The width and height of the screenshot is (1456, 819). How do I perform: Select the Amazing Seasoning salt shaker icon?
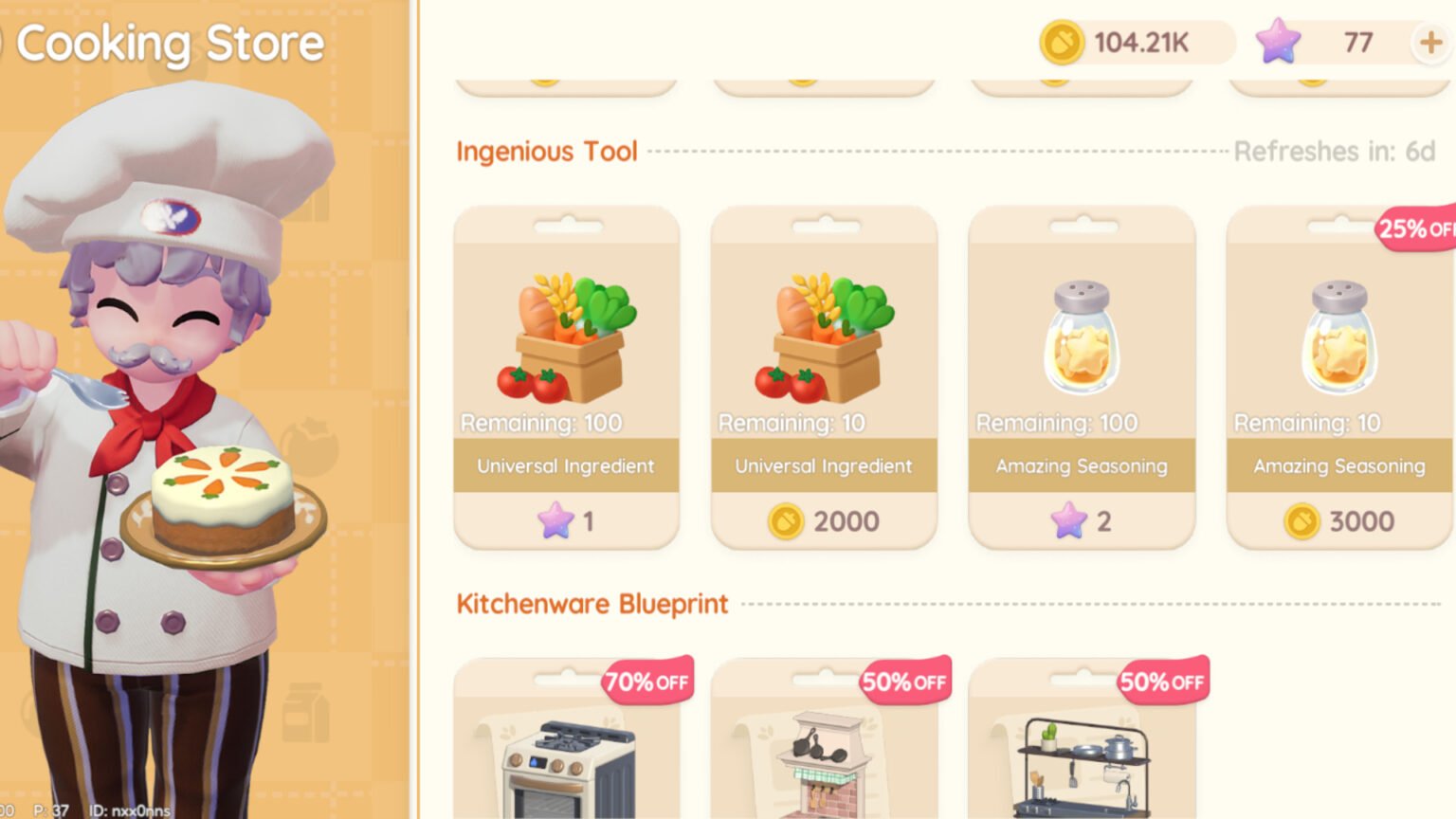pyautogui.click(x=1081, y=332)
